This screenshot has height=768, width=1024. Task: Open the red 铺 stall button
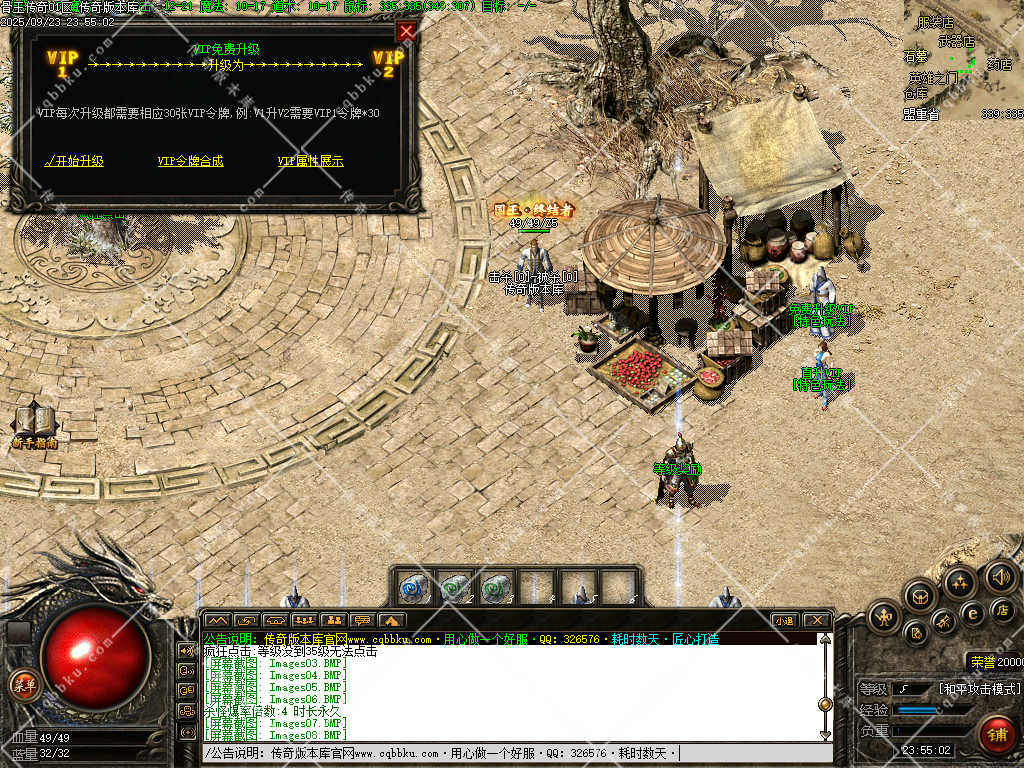996,735
